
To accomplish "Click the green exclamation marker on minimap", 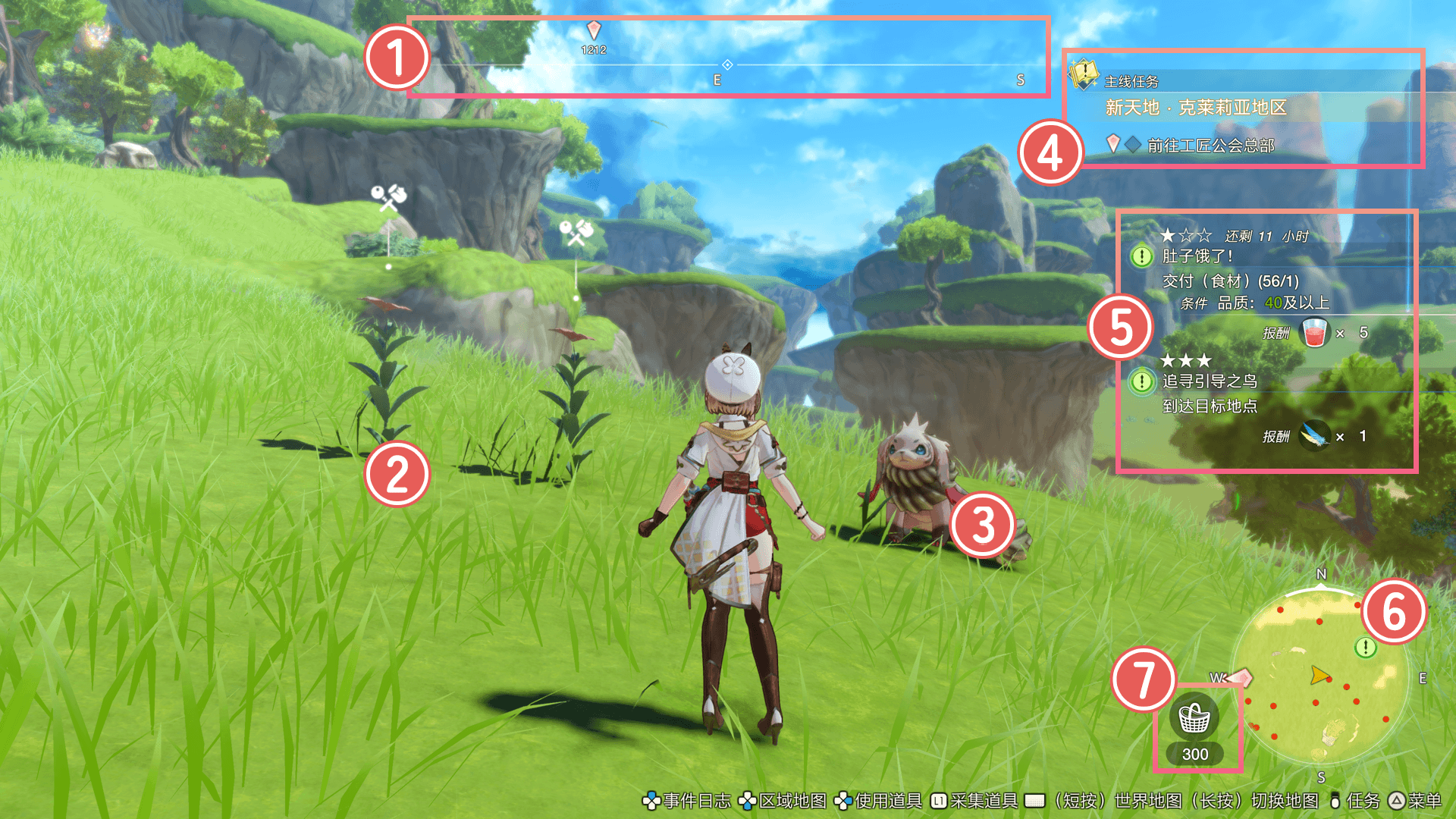I will pos(1365,647).
